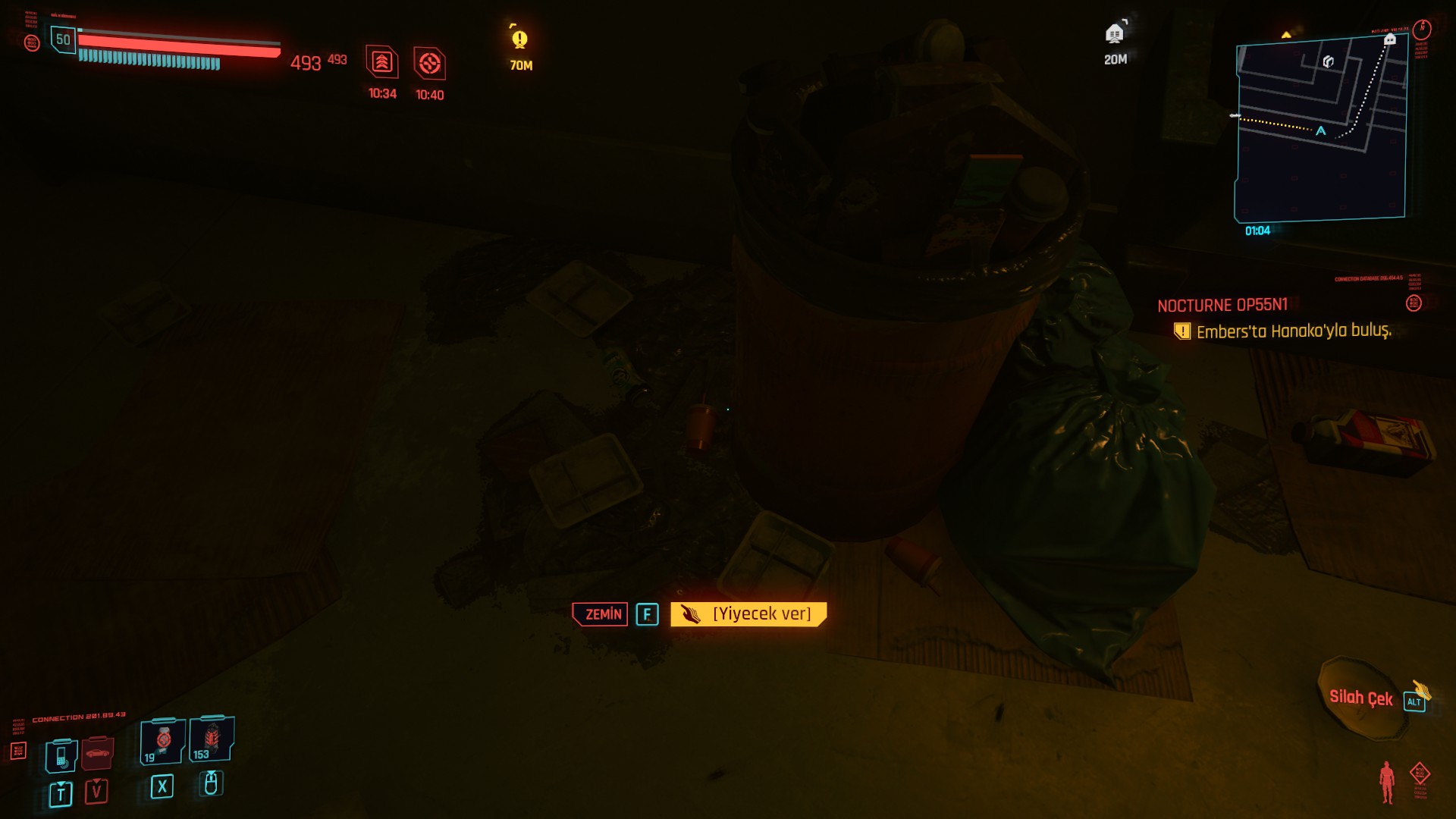Click the triple-chevron status effect icon
This screenshot has width=1456, height=819.
tap(382, 62)
